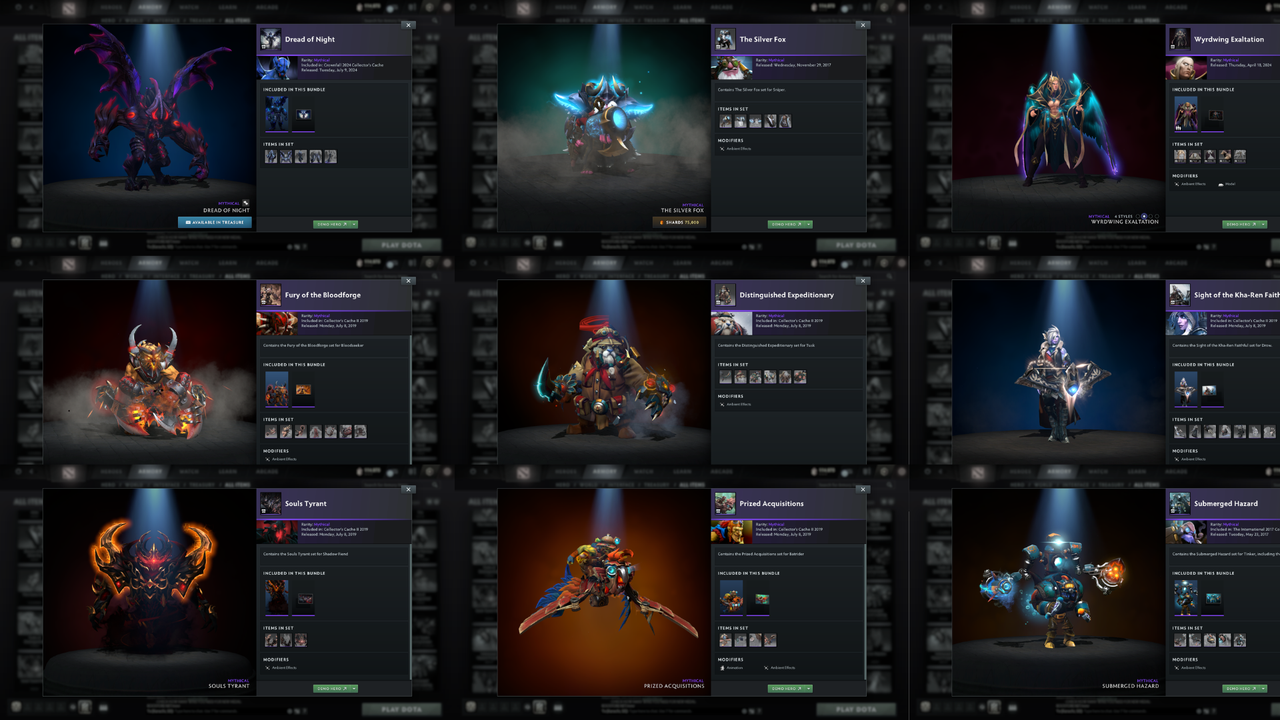Click the last item icon in Wyrdwing Exaltation's Items in Set
The height and width of the screenshot is (720, 1280).
click(x=1239, y=157)
